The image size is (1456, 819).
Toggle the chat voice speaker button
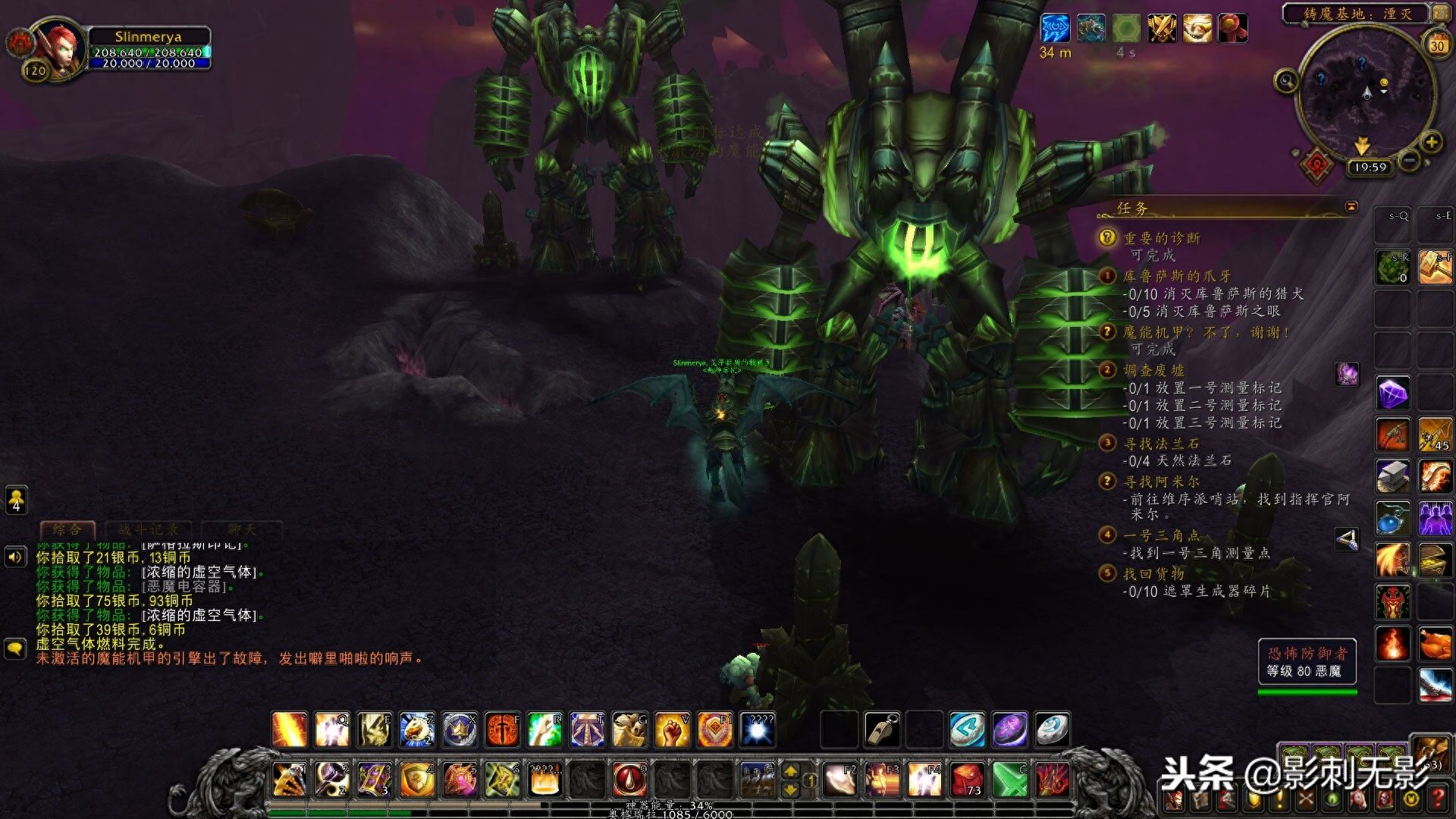pos(15,557)
